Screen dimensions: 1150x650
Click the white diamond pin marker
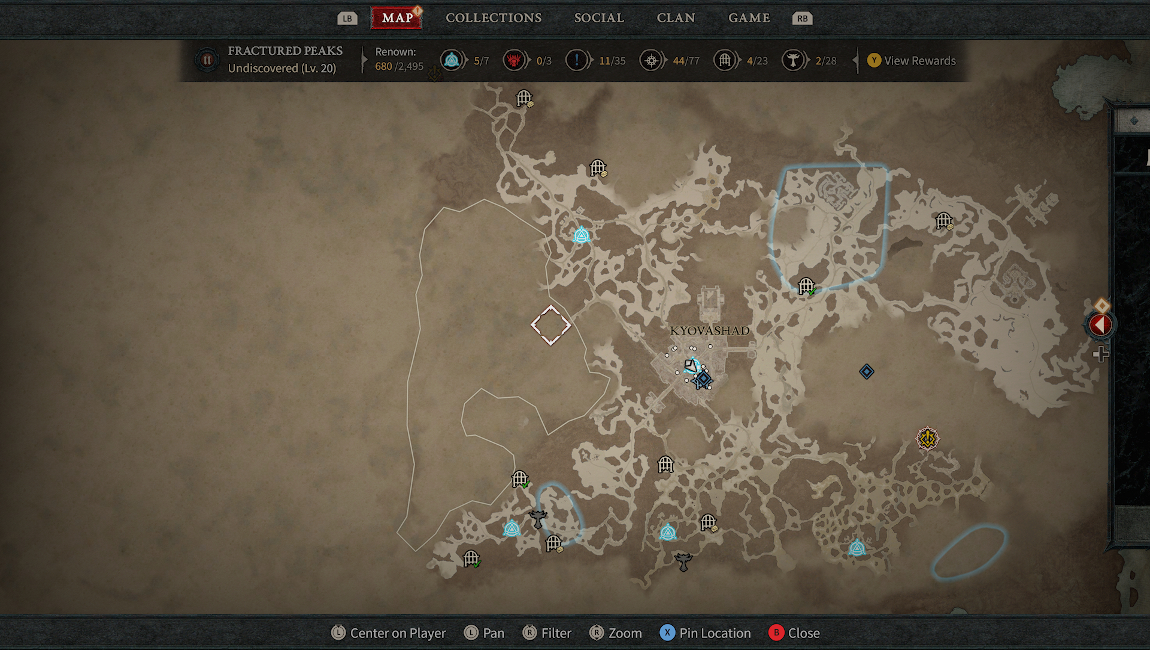coord(550,325)
